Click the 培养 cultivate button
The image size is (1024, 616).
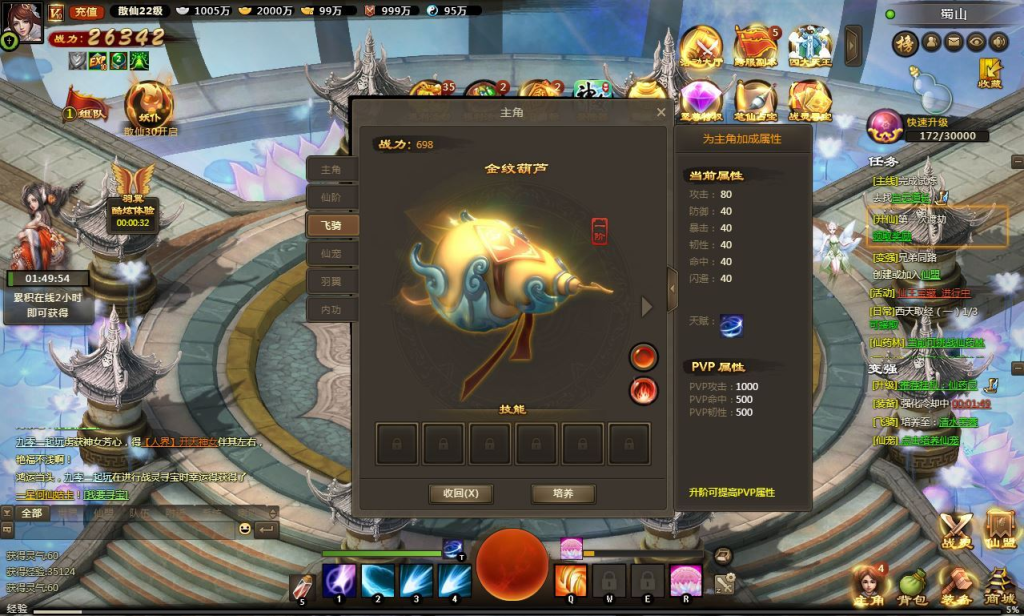click(563, 493)
